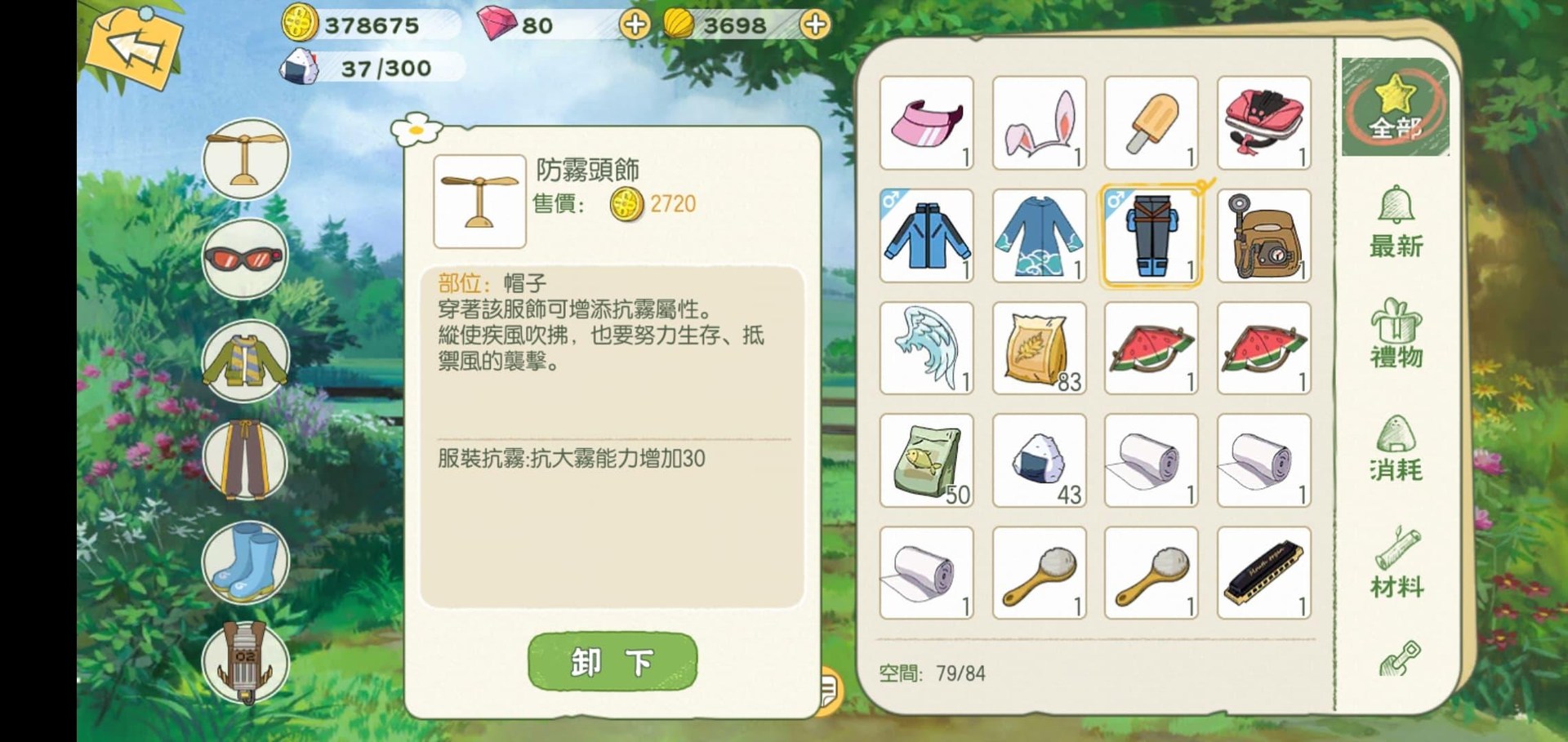1568x742 pixels.
Task: Select the wing decoration item
Action: pos(926,349)
